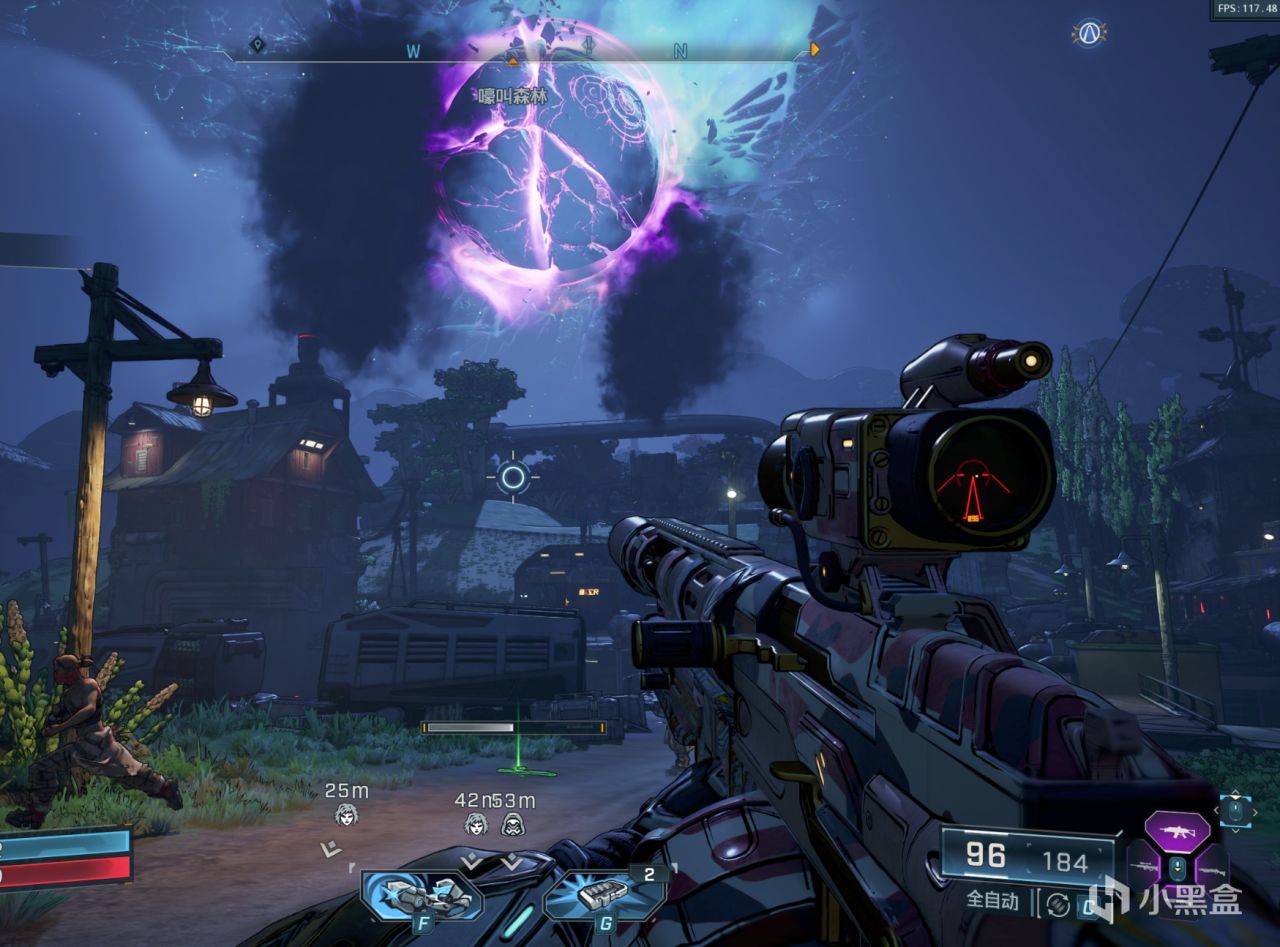This screenshot has height=947, width=1280.
Task: Switch to the shotgun weapon slot
Action: pos(1210,872)
